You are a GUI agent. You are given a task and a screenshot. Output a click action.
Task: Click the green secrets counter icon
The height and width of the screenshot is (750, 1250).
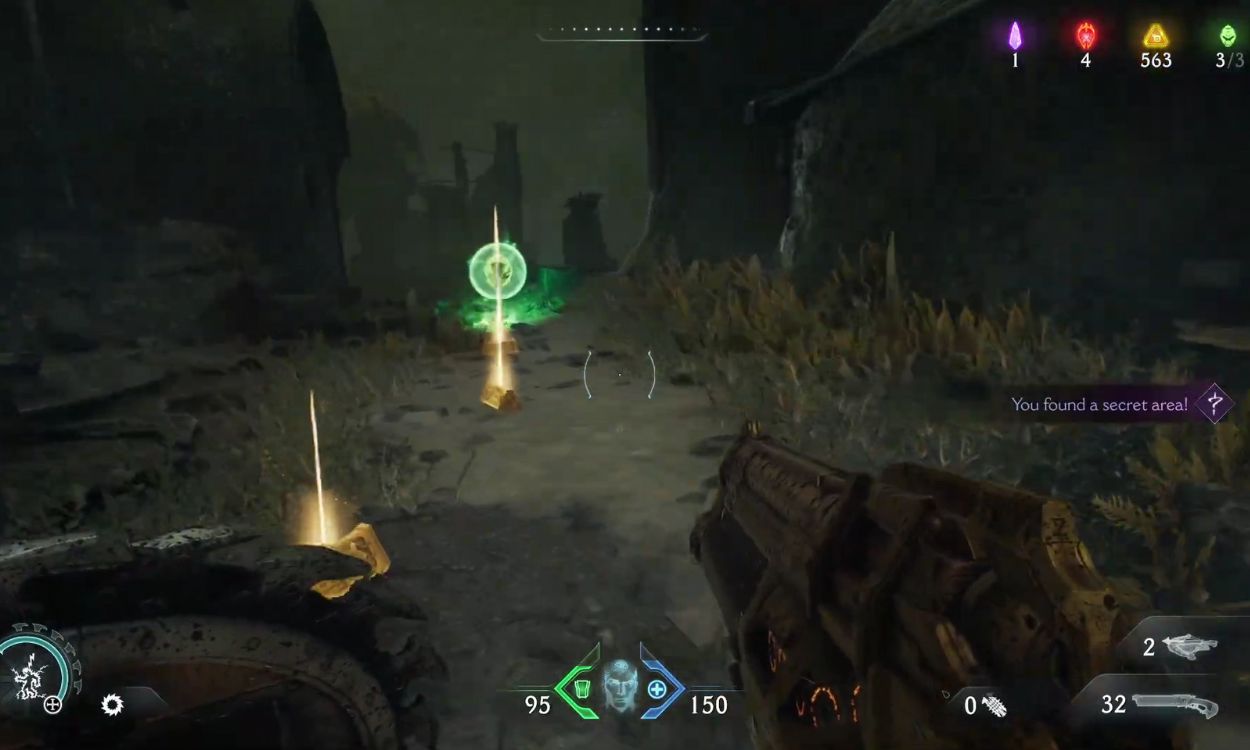click(x=1227, y=36)
